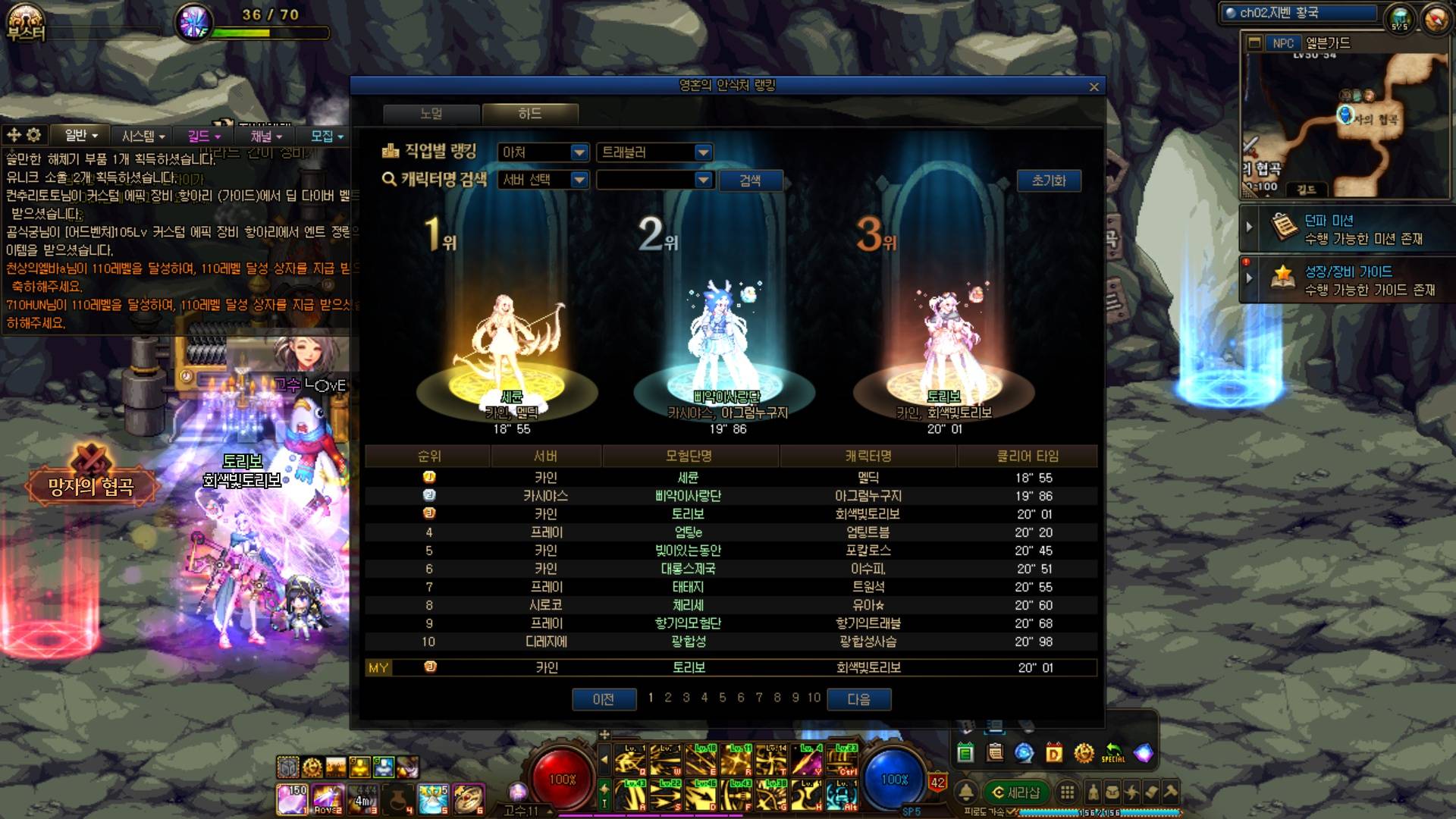Viewport: 1456px width, 819px height.
Task: Open the 일반 chat tab
Action: click(x=80, y=136)
